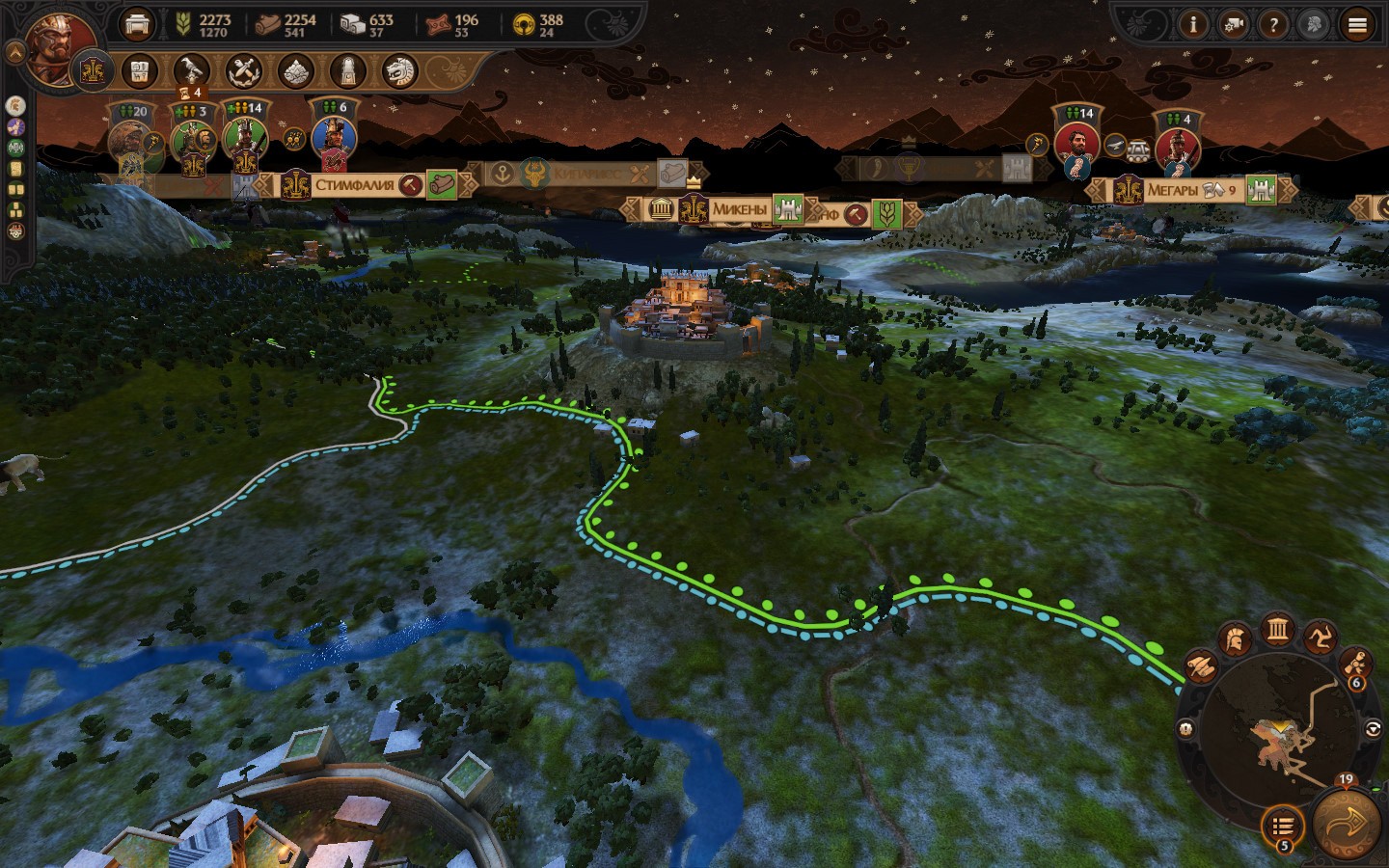
Task: Click the information 'i' button
Action: tap(1193, 25)
